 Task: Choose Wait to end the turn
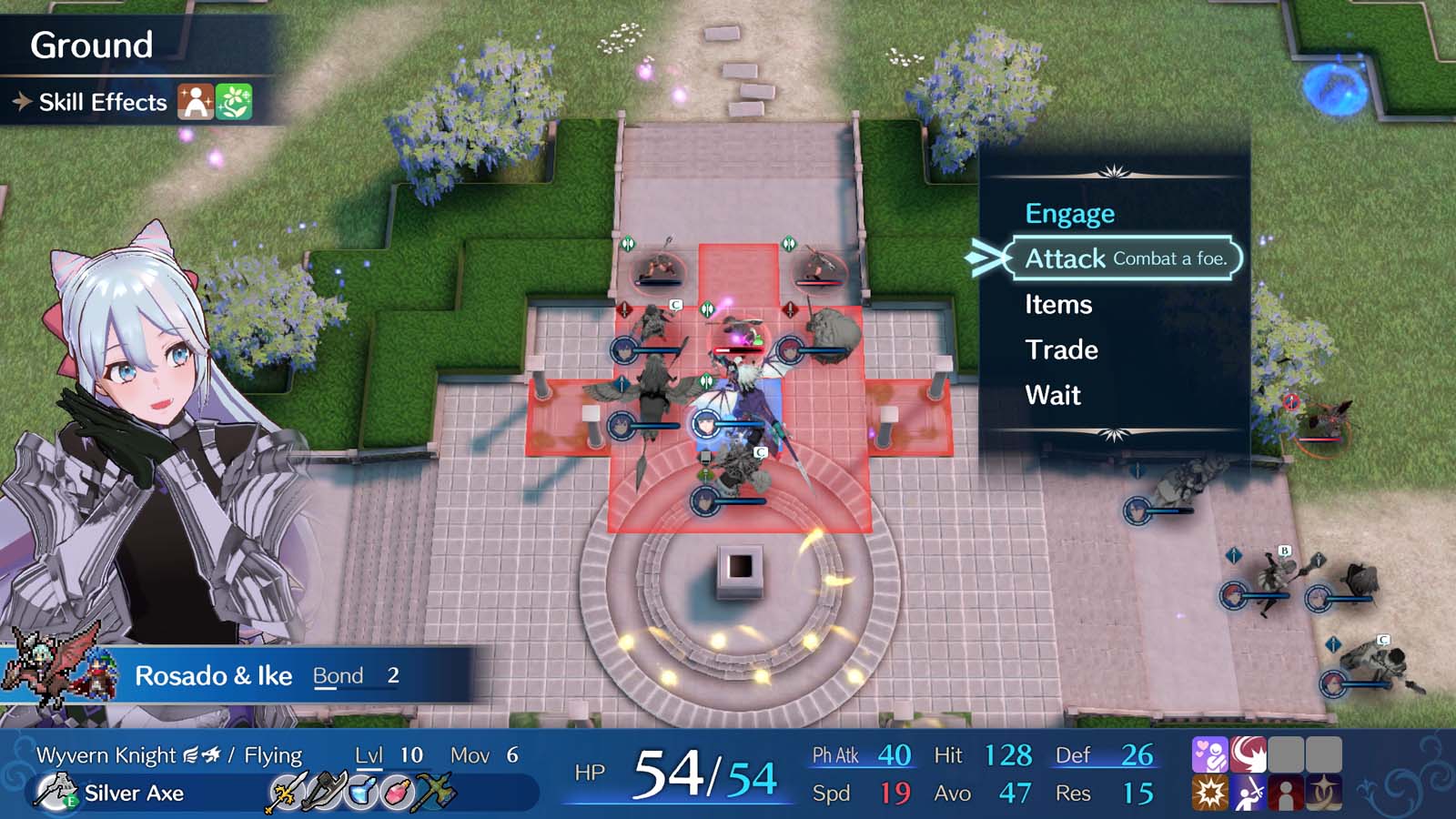click(1053, 395)
